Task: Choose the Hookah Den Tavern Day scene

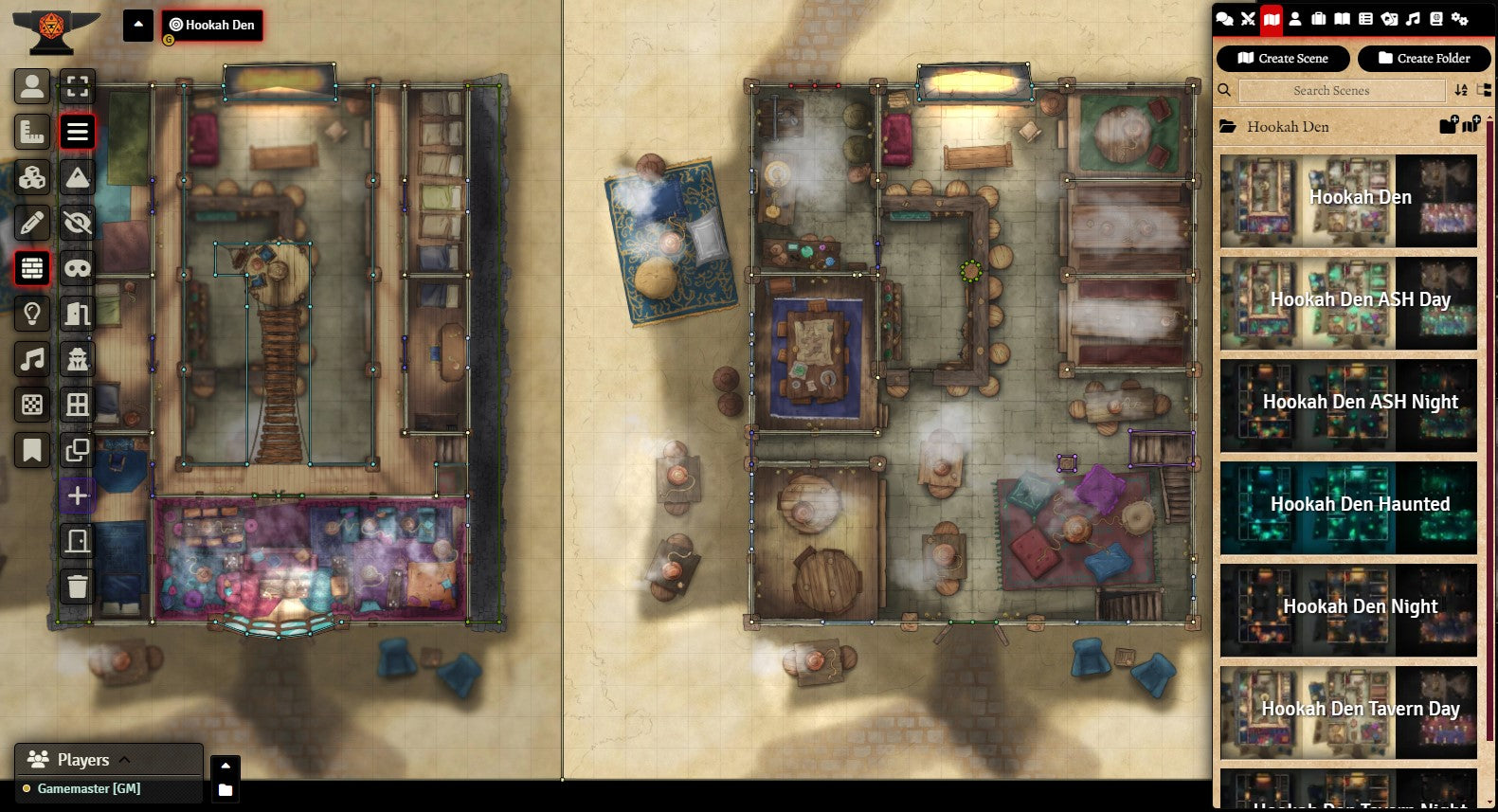Action: coord(1348,710)
